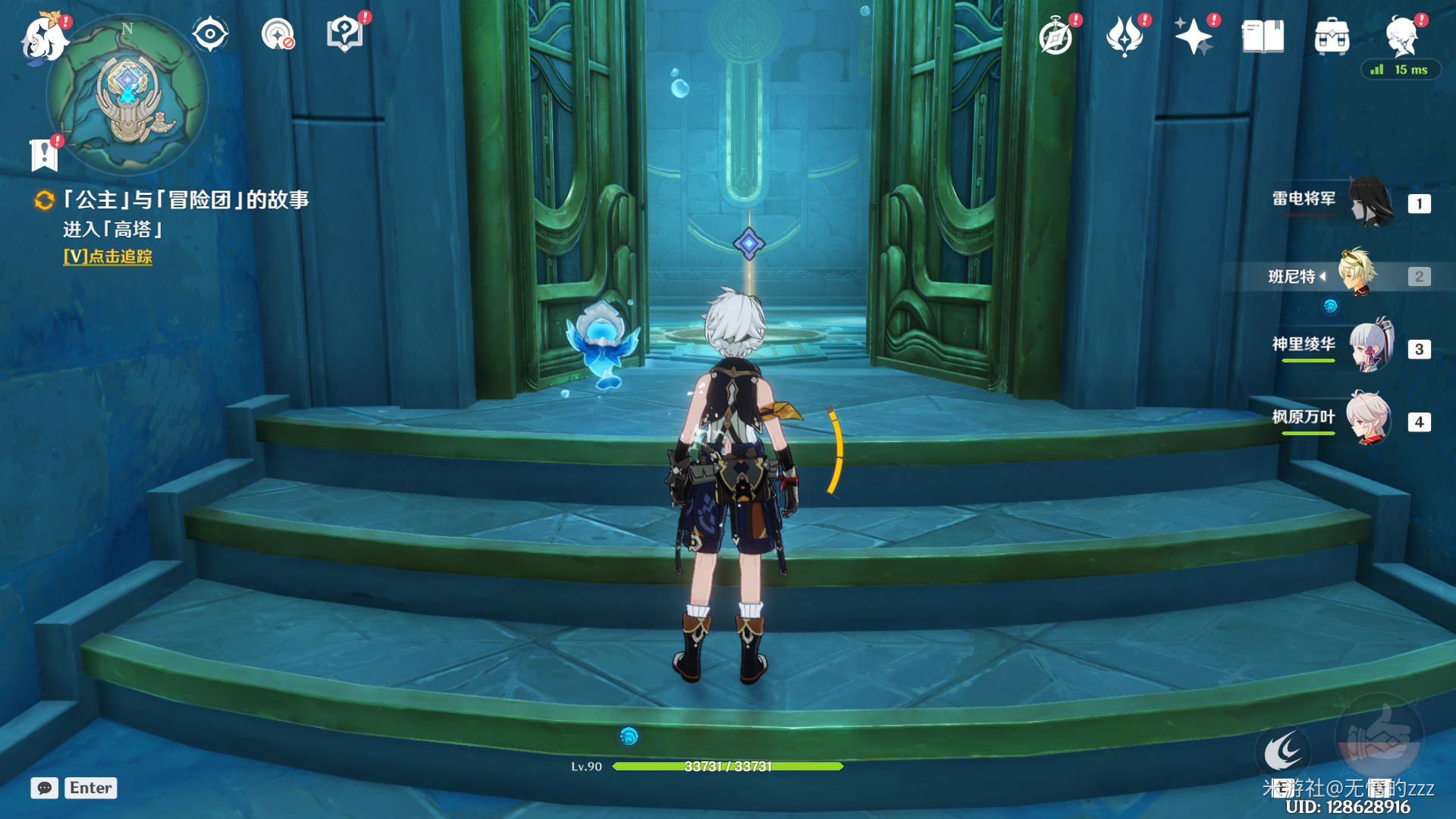Open the tutorial map-pin question icon
Image resolution: width=1456 pixels, height=819 pixels.
[344, 34]
